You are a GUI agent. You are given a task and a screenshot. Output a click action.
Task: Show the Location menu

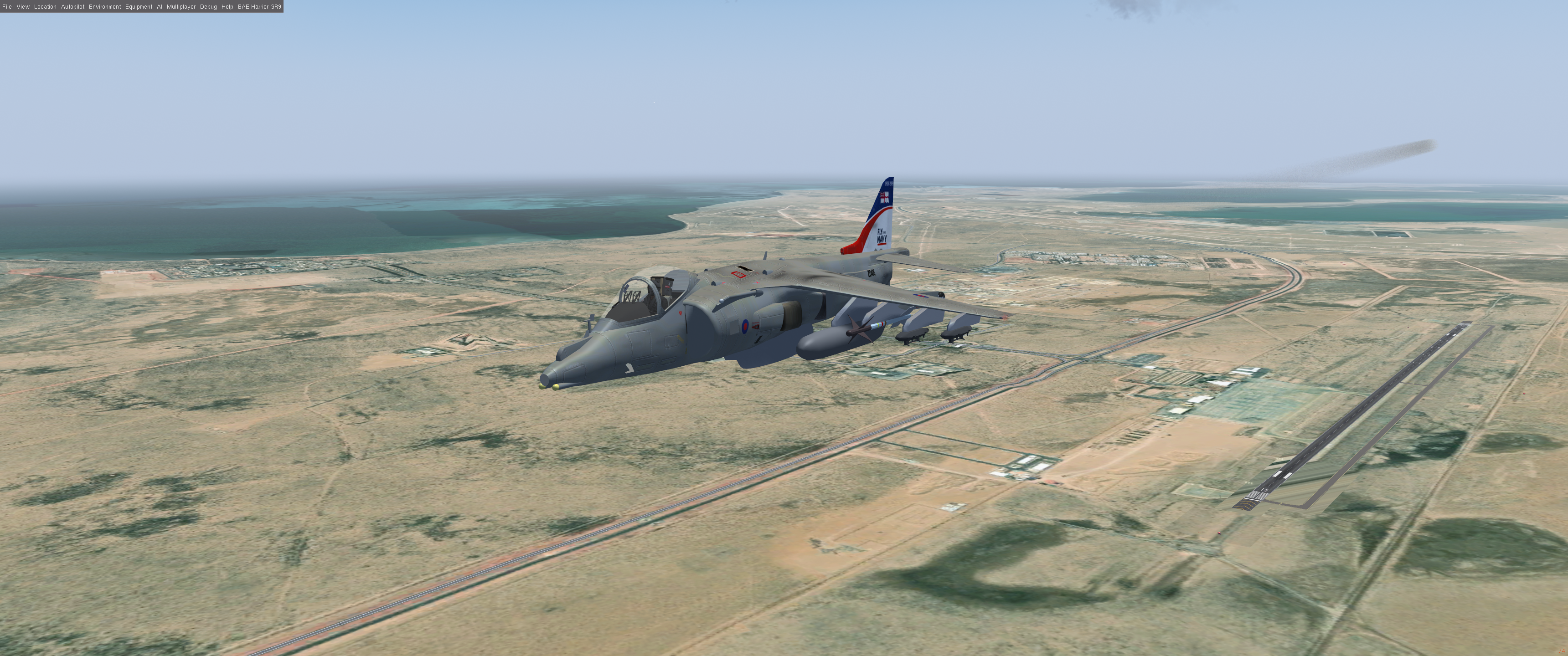coord(45,7)
